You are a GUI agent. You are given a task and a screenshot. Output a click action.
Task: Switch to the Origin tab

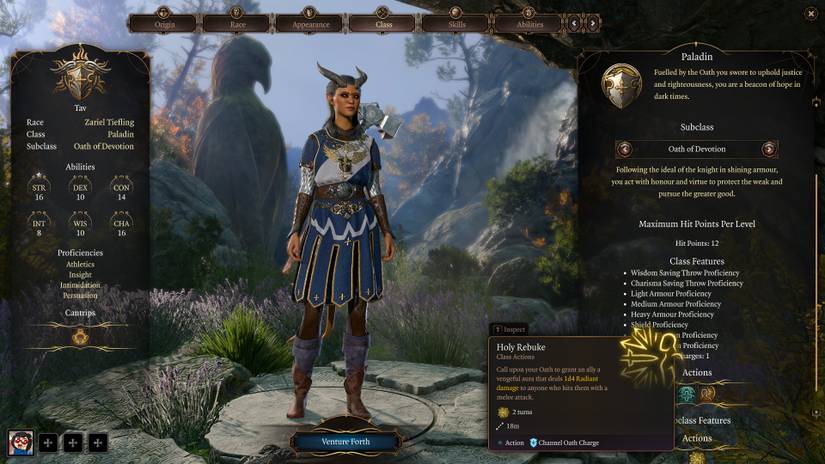tap(164, 22)
